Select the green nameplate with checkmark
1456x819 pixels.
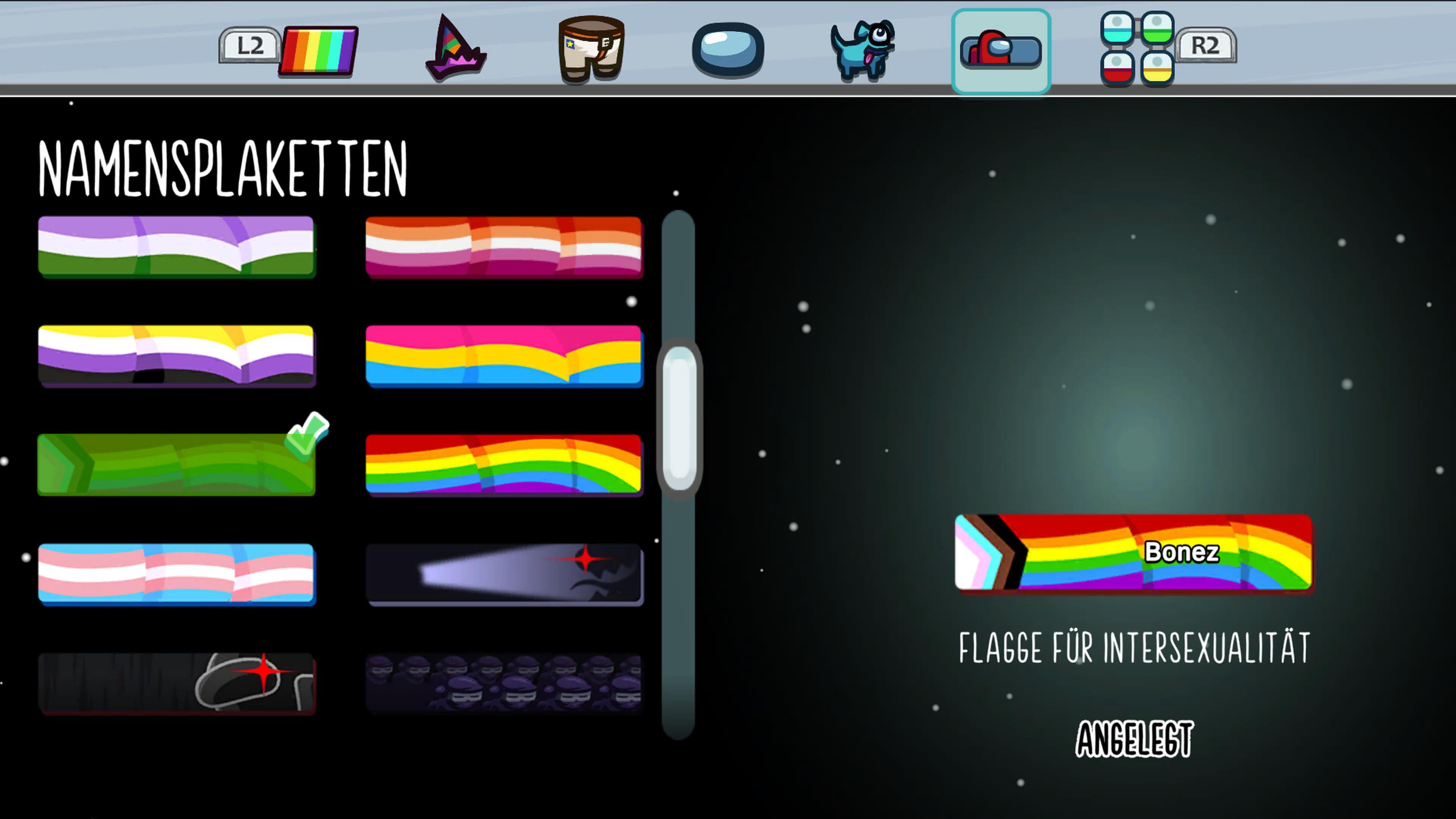tap(176, 464)
